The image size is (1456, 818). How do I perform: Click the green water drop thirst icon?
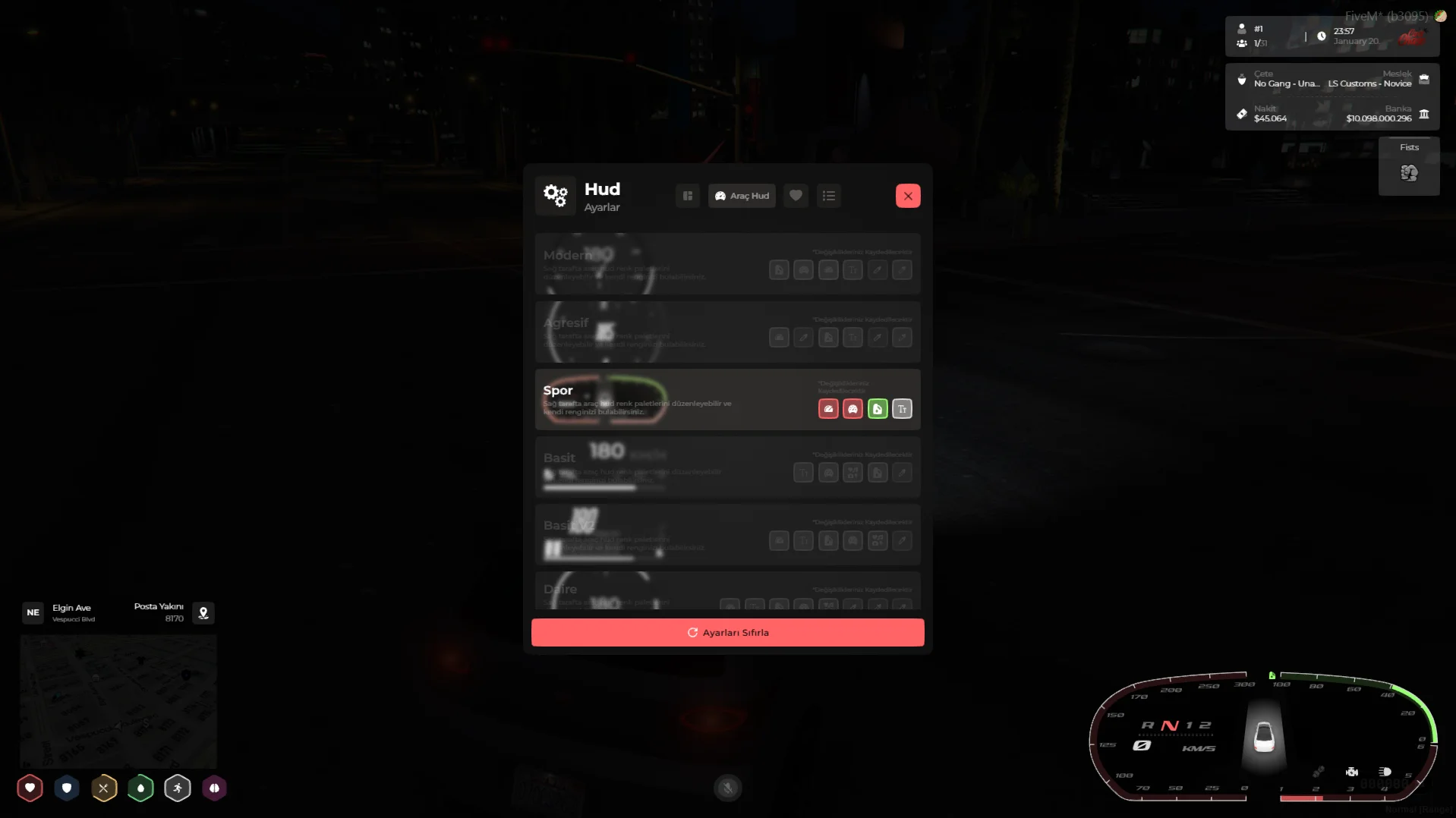(140, 788)
